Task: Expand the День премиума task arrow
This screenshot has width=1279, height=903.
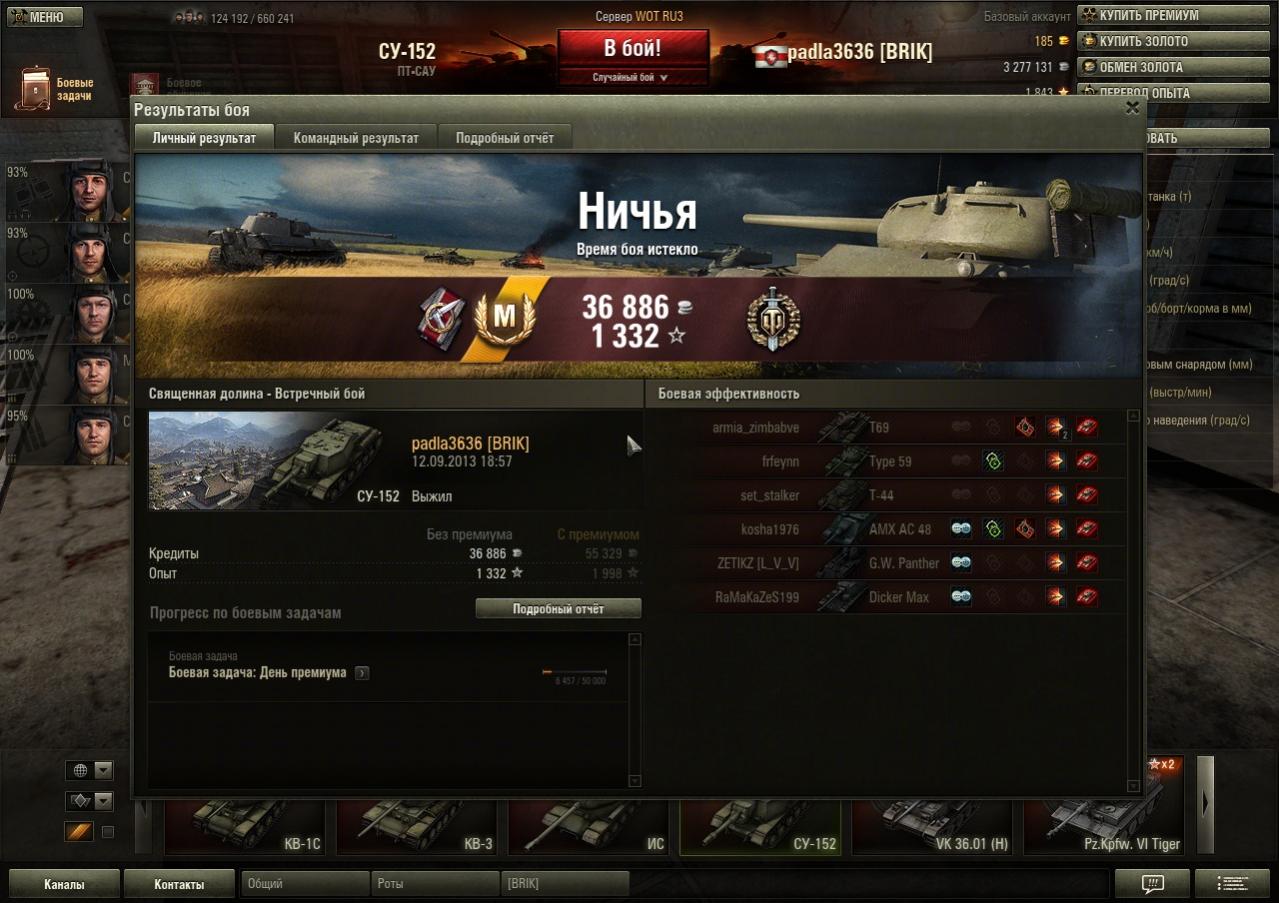Action: (x=362, y=673)
